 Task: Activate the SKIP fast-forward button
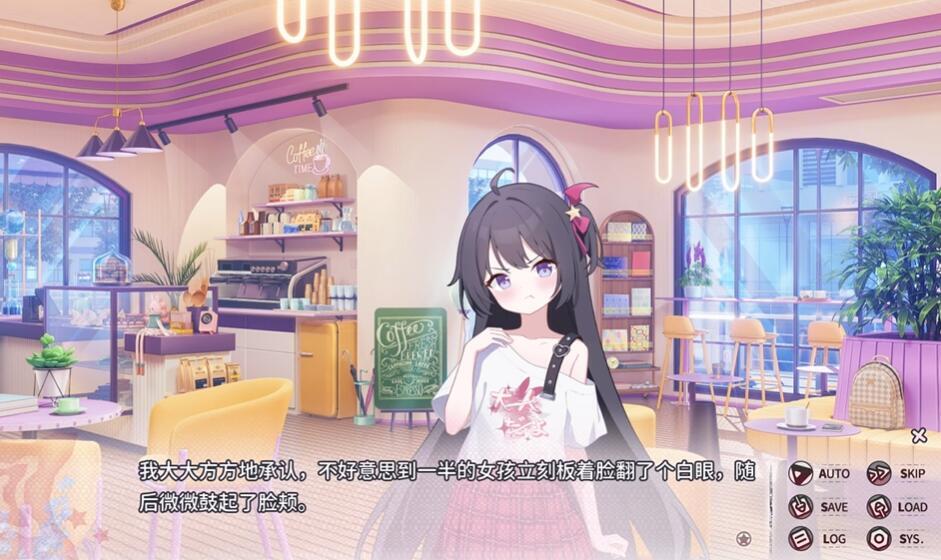[x=897, y=474]
